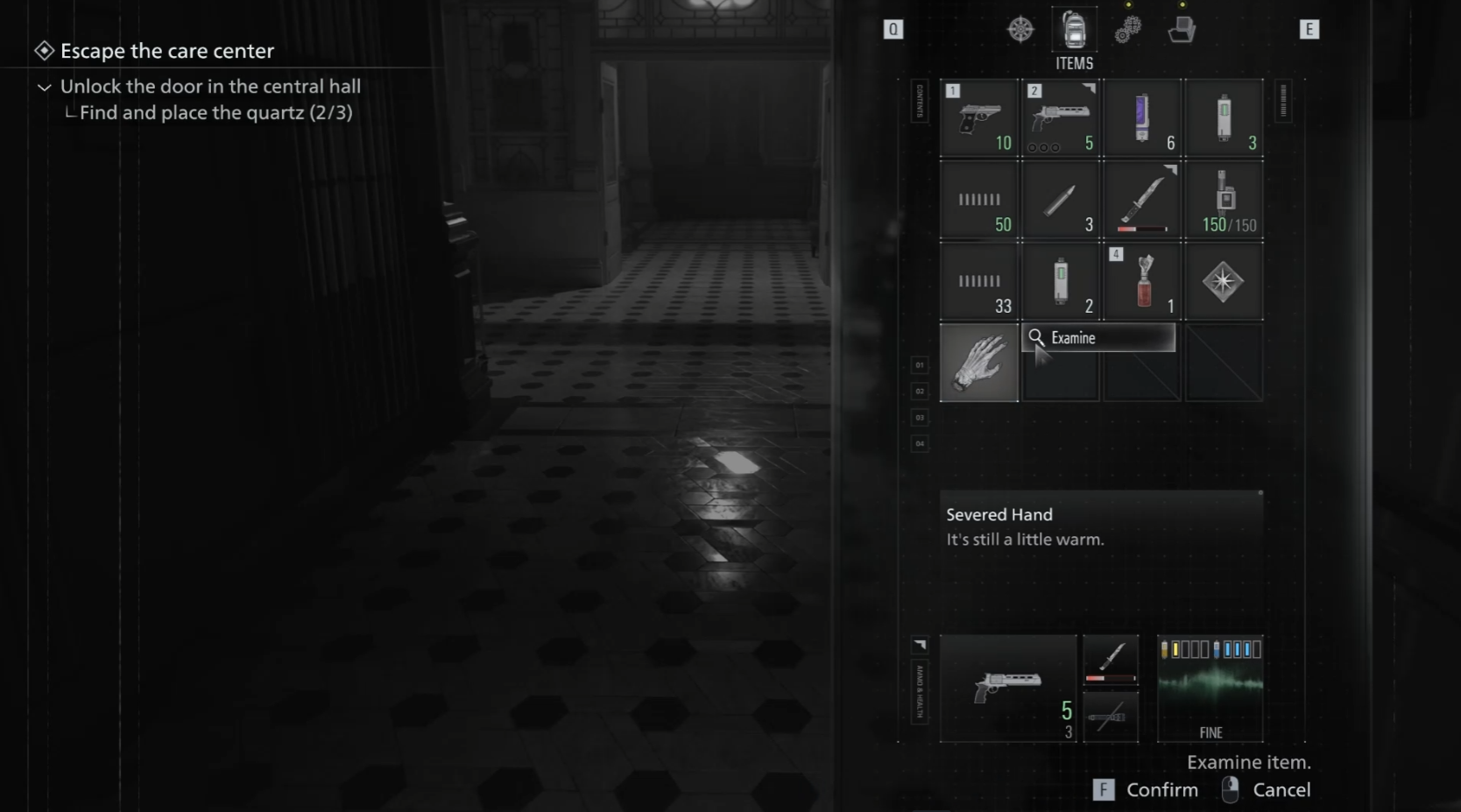Open the crafting gears icon

(x=1128, y=29)
